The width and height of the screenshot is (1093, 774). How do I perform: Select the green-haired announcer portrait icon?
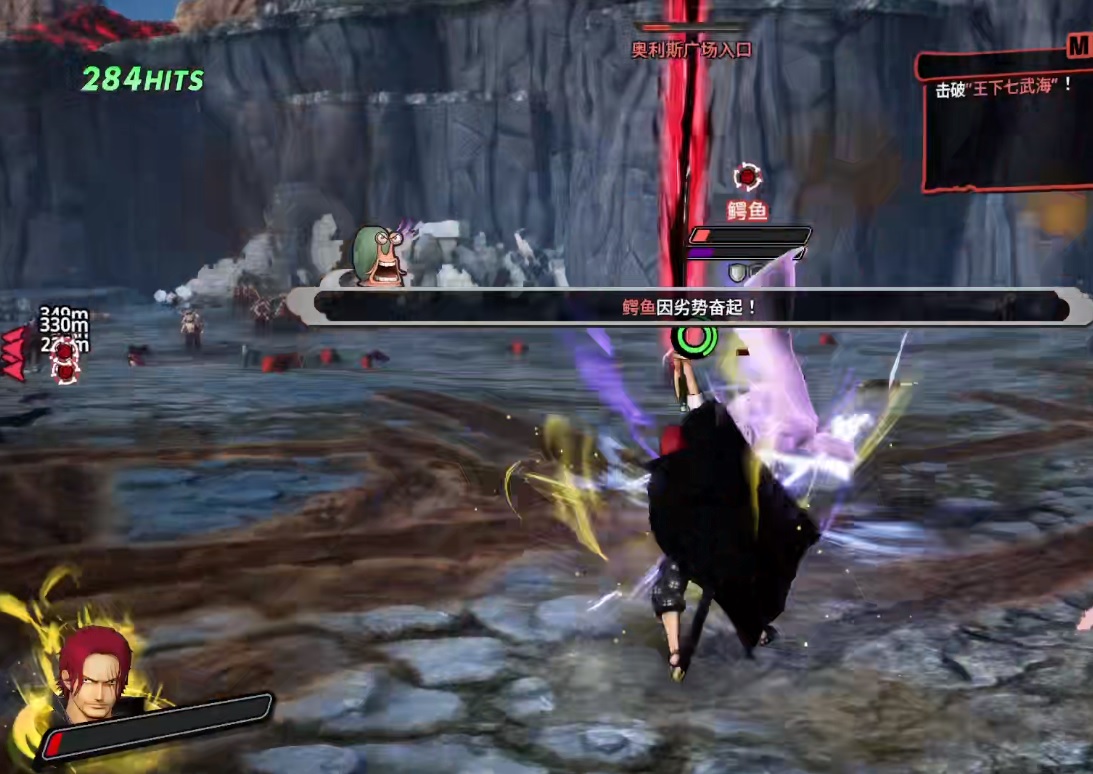click(378, 257)
